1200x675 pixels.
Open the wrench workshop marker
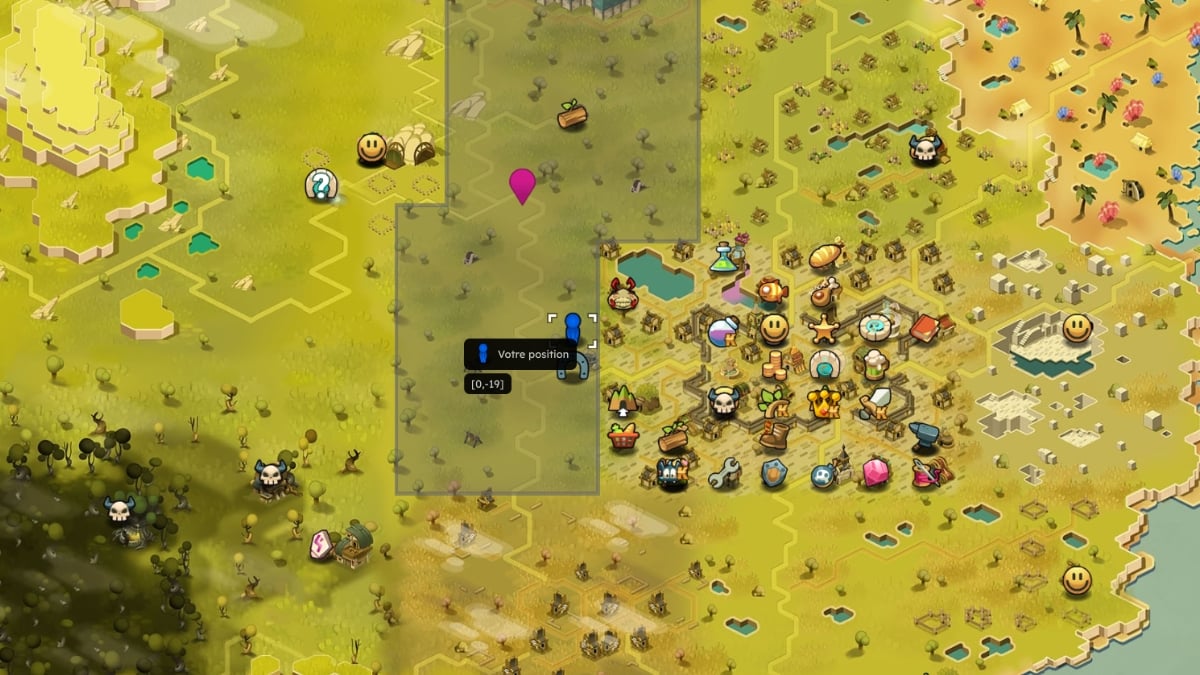click(x=723, y=472)
